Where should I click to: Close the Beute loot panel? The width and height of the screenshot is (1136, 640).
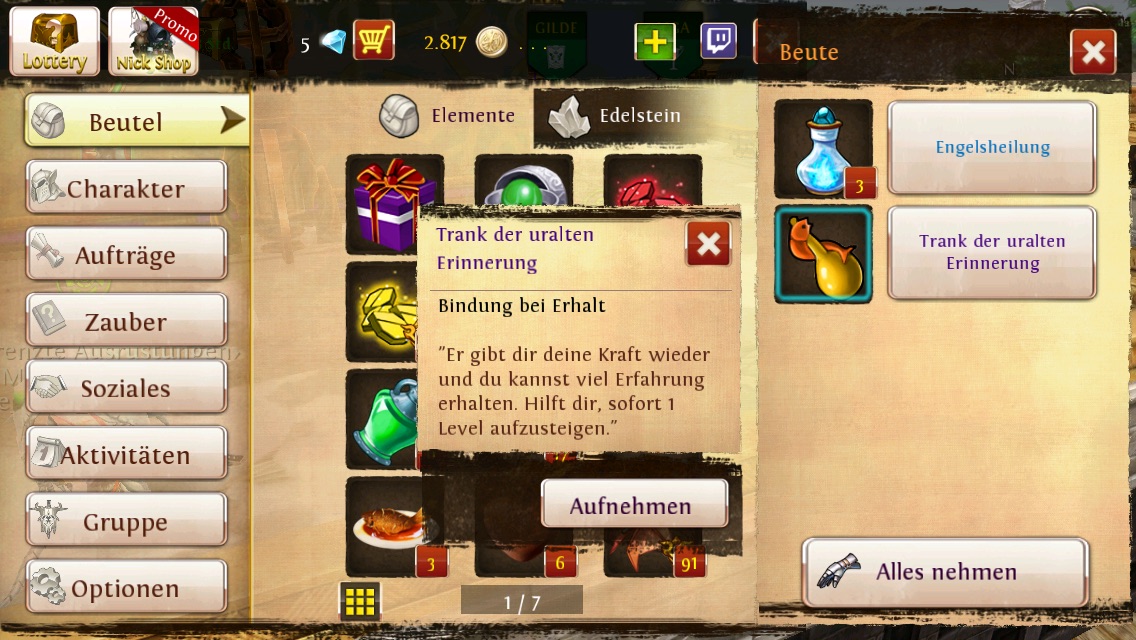[x=1092, y=52]
